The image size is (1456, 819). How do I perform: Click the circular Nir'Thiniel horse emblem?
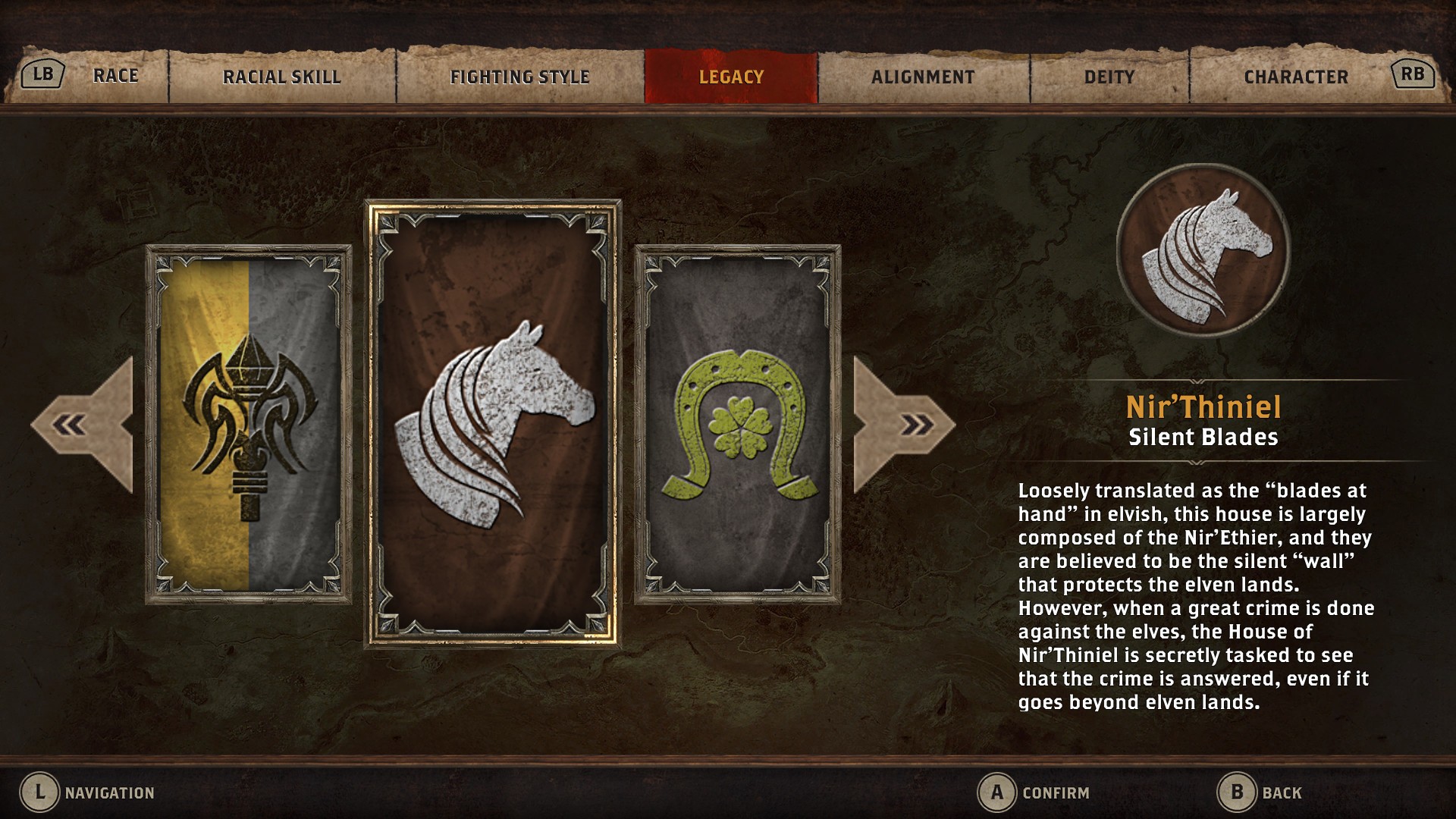[1202, 250]
